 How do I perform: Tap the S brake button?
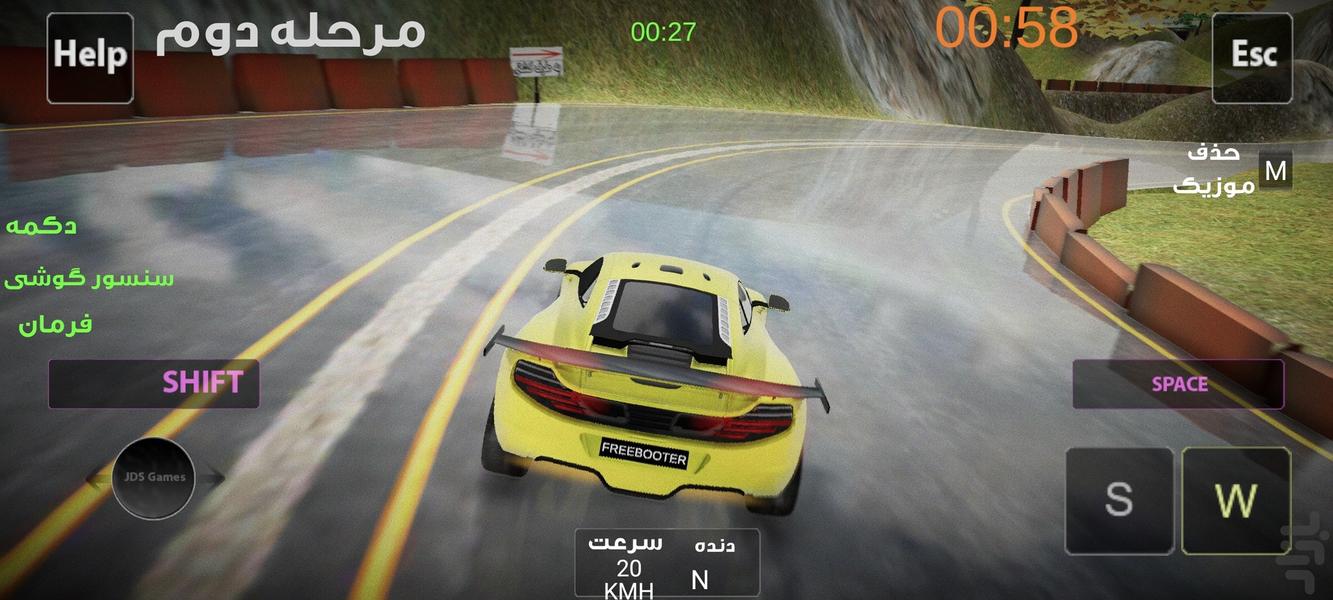pos(1118,500)
